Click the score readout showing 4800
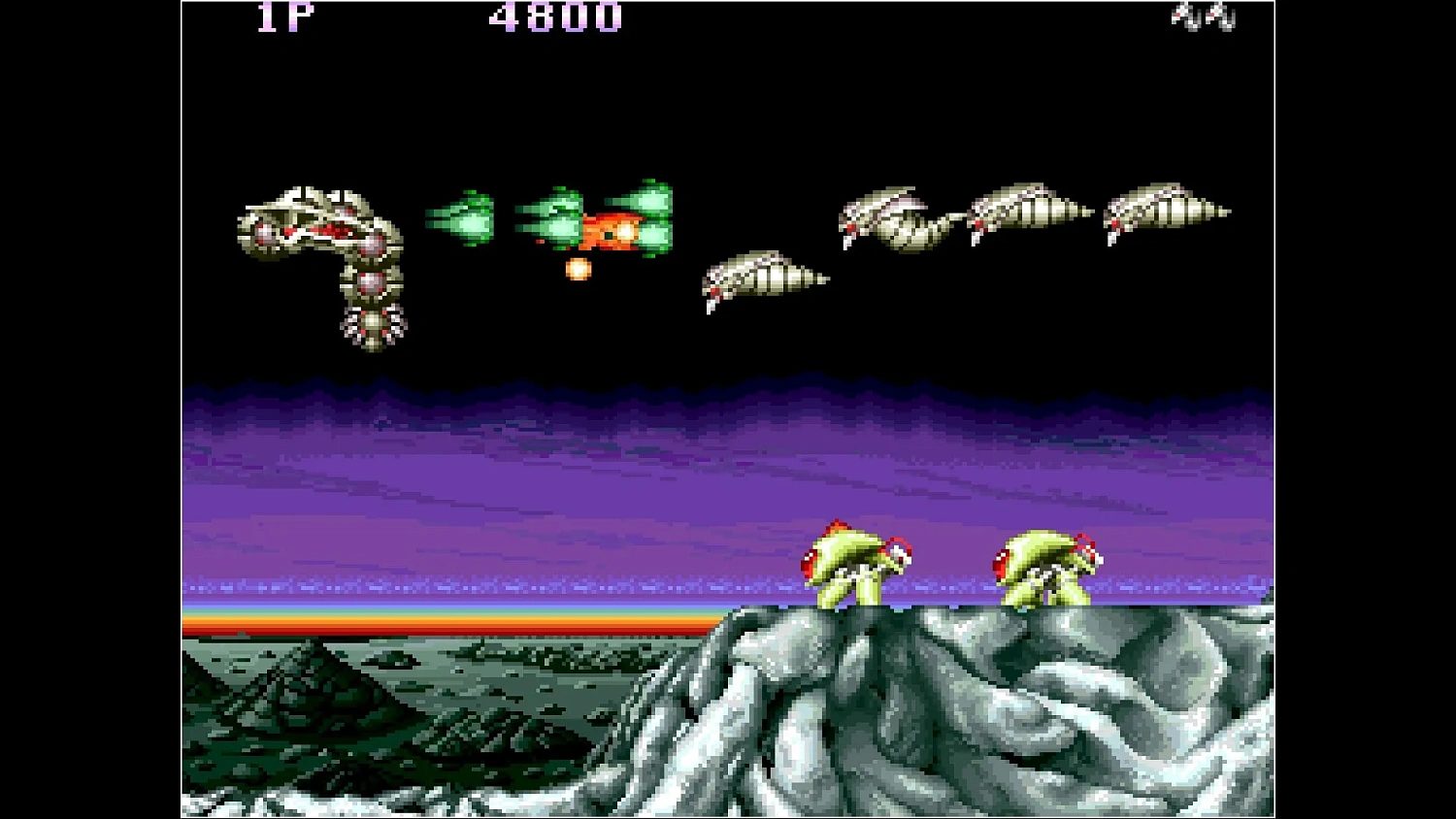 pyautogui.click(x=555, y=16)
